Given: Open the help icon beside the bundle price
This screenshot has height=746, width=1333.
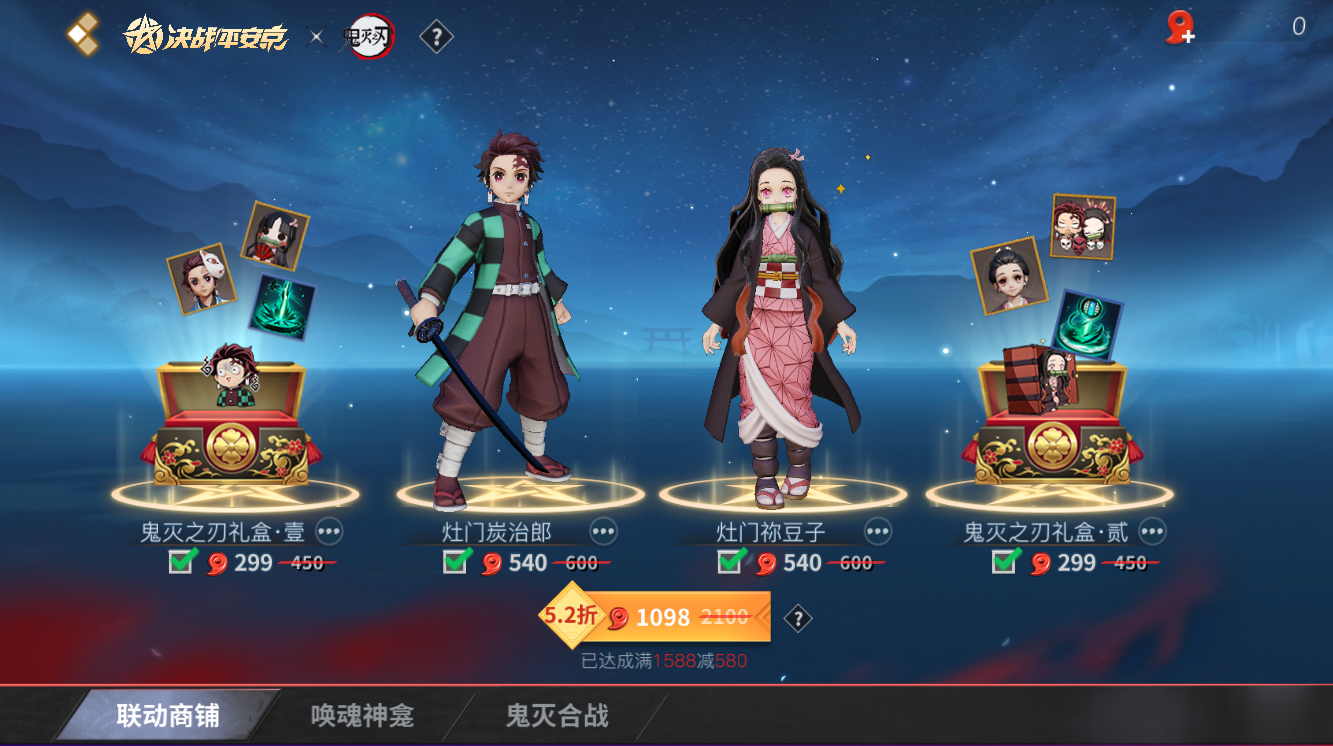Looking at the screenshot, I should [797, 619].
